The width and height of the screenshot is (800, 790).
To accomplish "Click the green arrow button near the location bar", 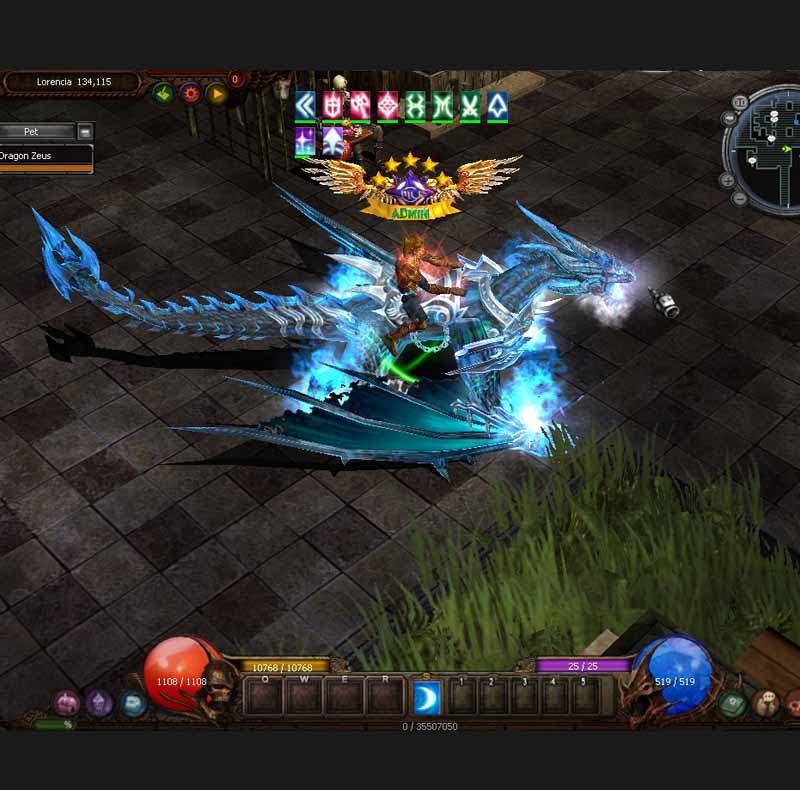I will pyautogui.click(x=163, y=94).
